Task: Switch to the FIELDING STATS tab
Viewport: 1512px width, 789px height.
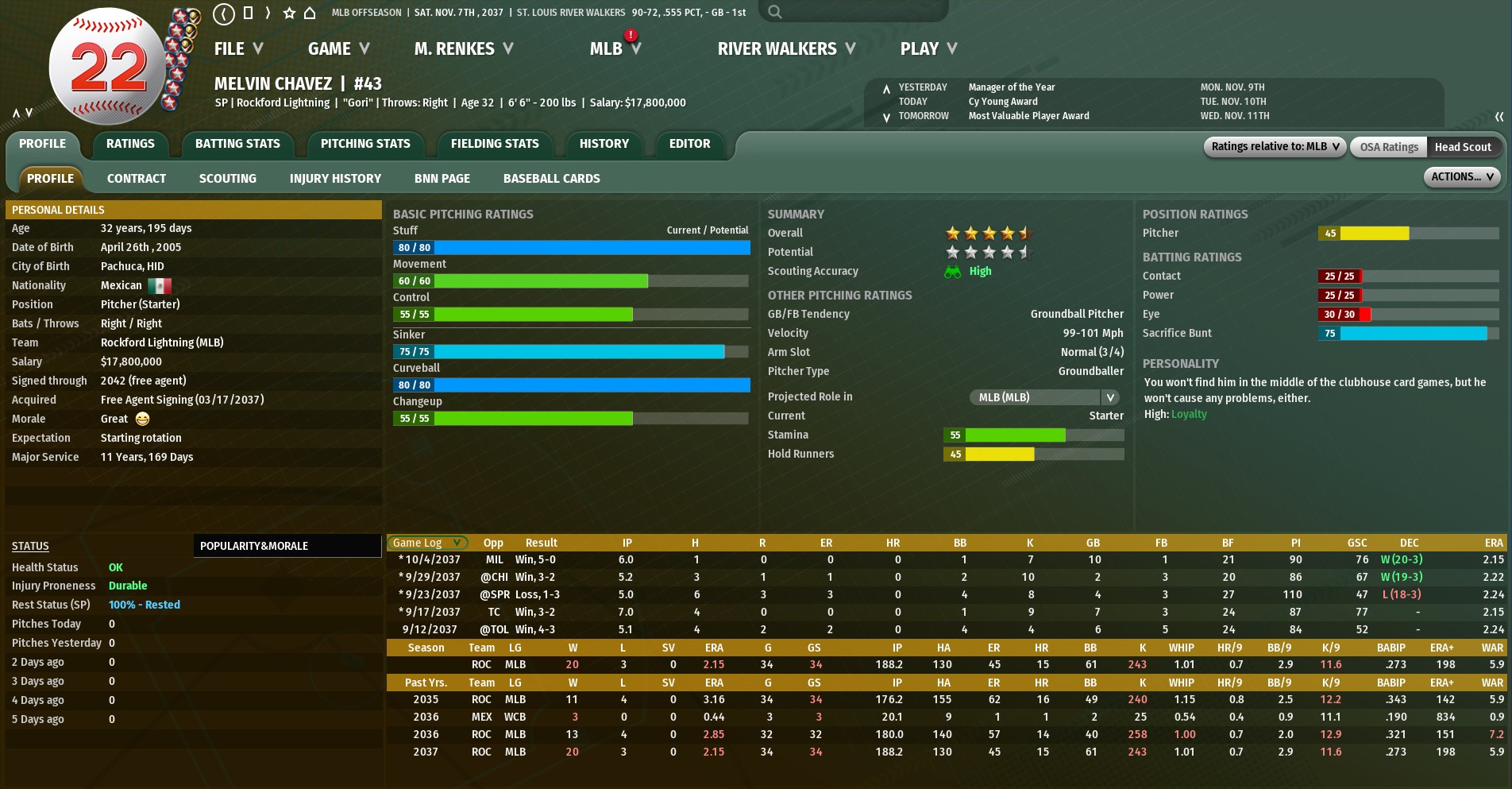Action: pyautogui.click(x=495, y=144)
